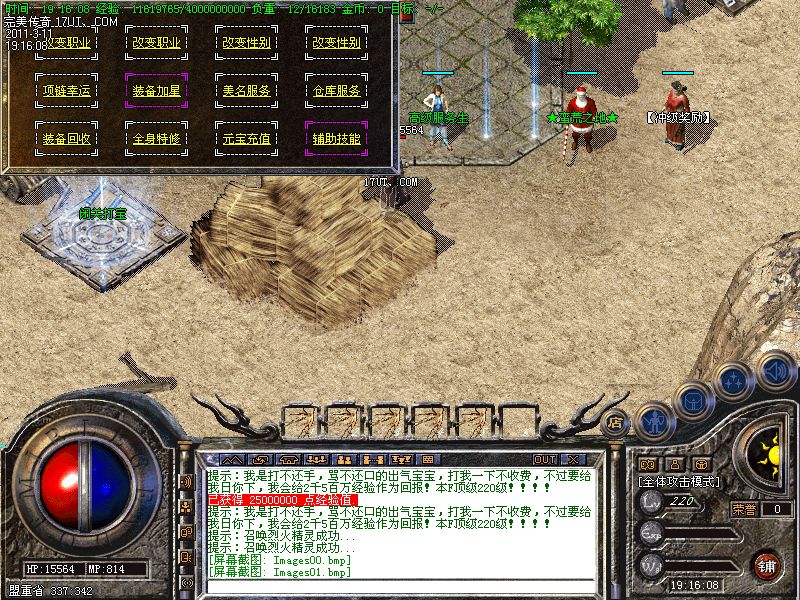Choose 全身特修 full repair option
The image size is (800, 600).
(x=156, y=139)
